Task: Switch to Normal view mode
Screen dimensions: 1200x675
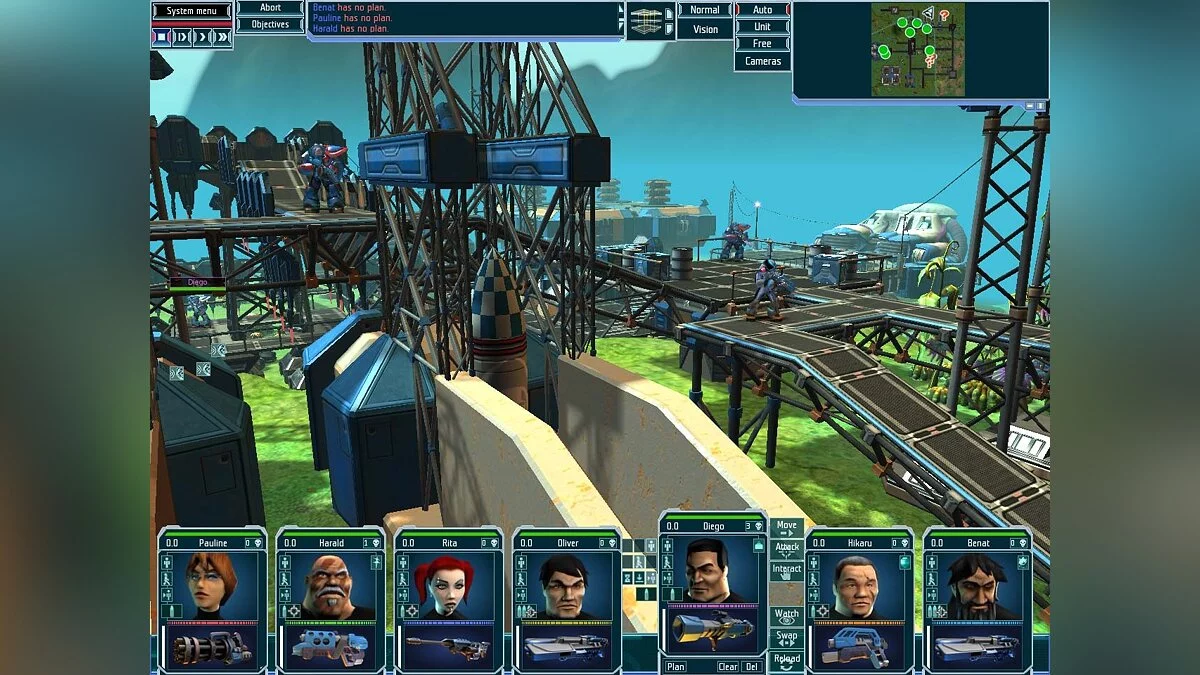Action: click(x=705, y=10)
